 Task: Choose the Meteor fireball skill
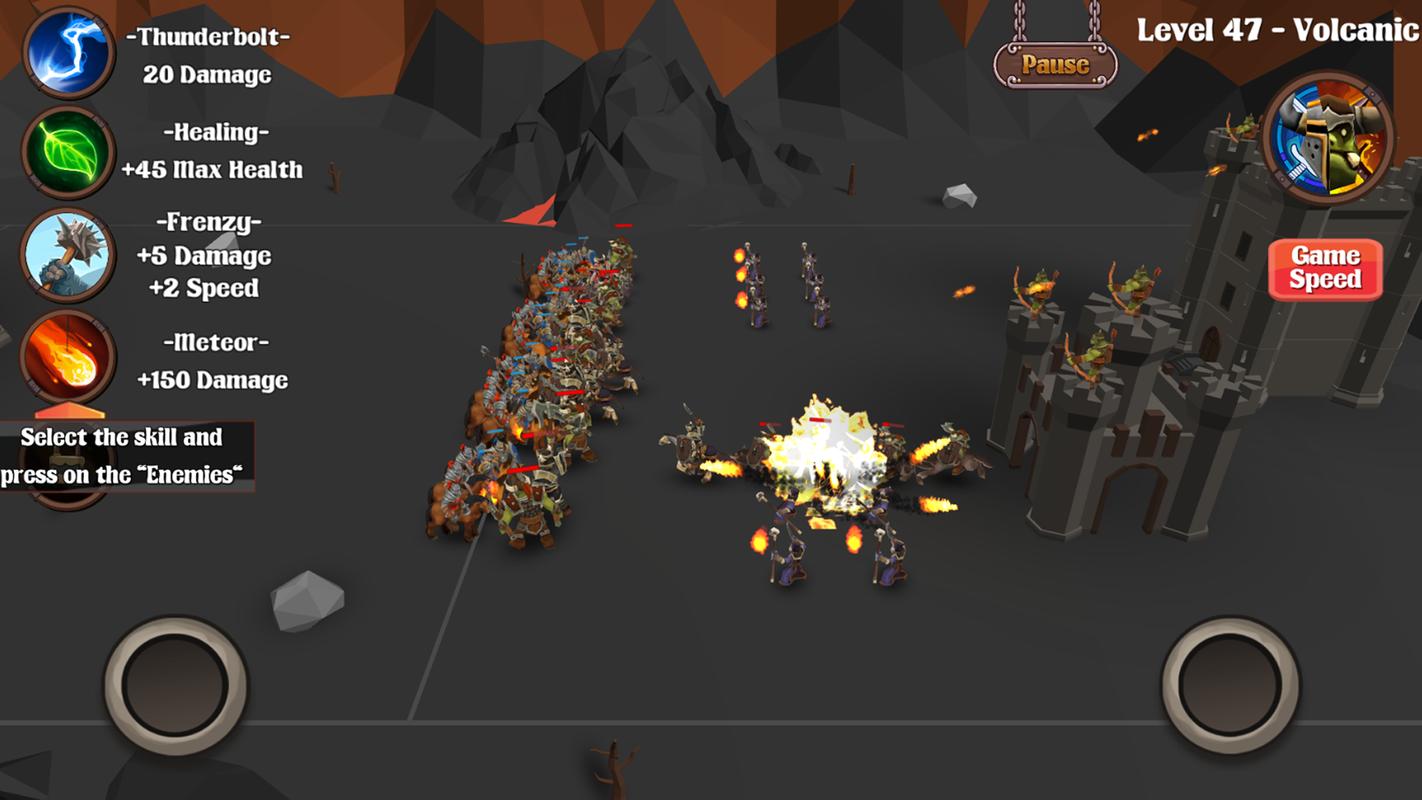point(69,357)
